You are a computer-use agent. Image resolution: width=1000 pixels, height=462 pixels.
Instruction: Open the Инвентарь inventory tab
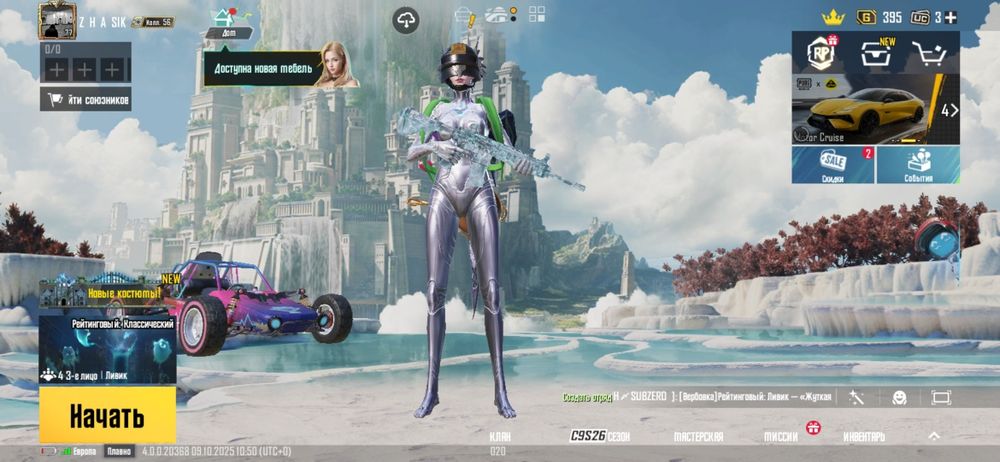pos(864,437)
